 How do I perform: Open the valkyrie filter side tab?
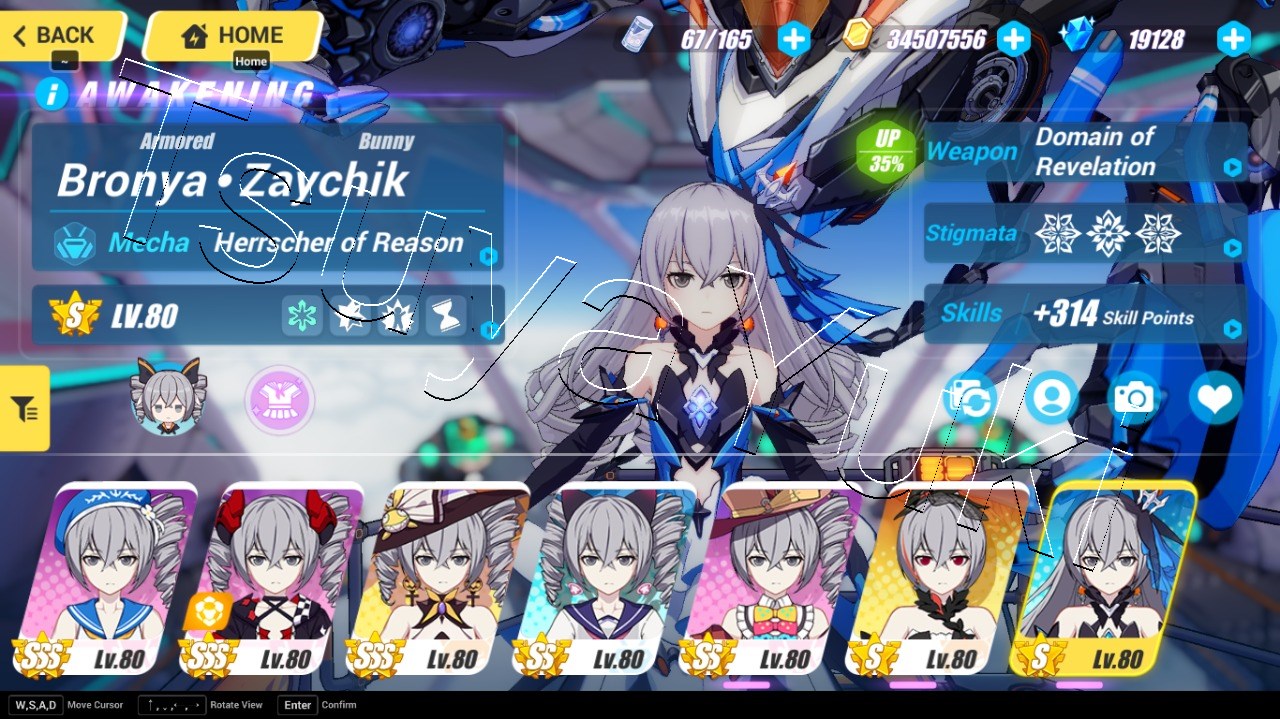24,408
